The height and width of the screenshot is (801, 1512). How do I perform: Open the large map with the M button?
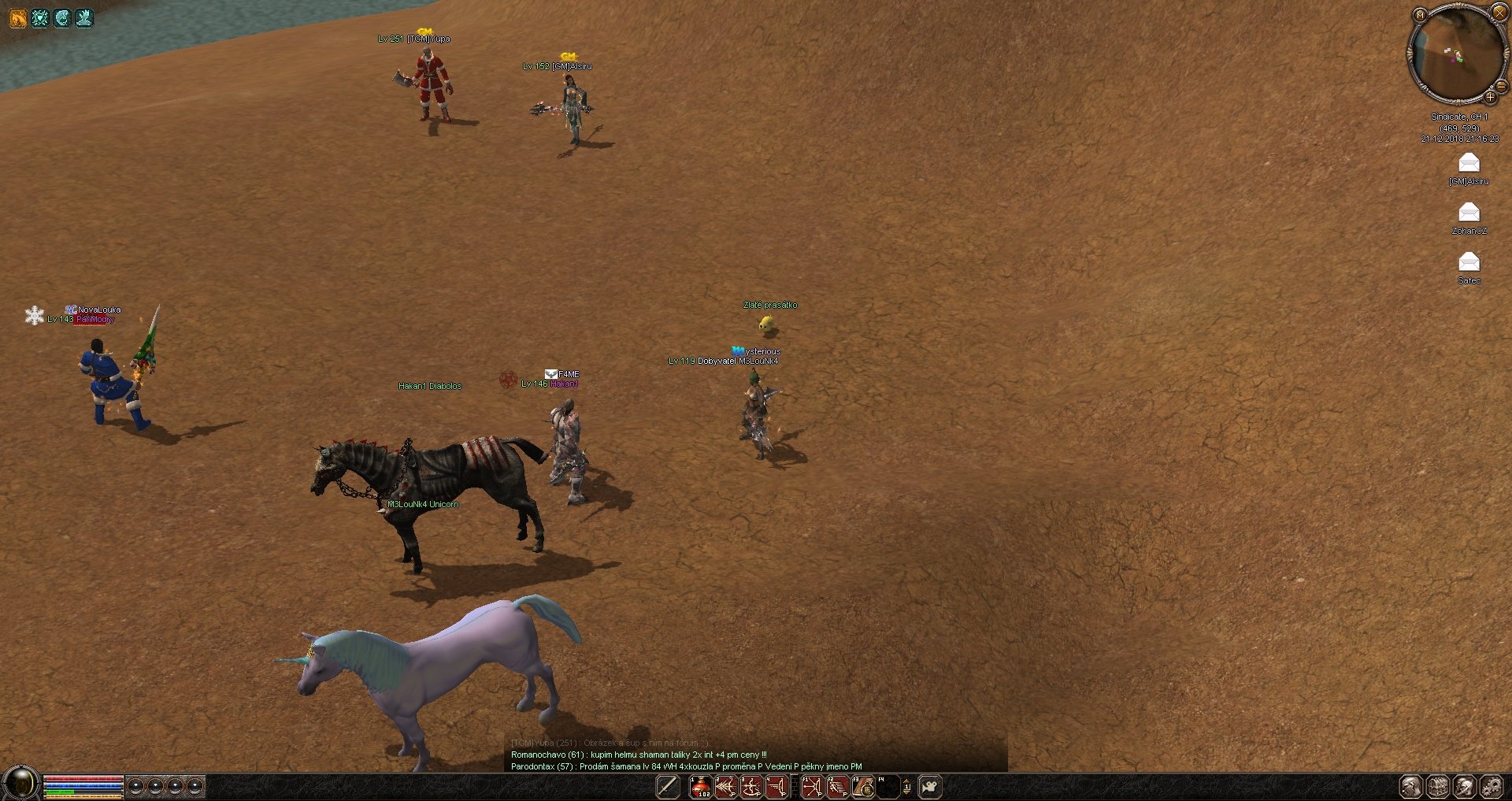point(1420,14)
